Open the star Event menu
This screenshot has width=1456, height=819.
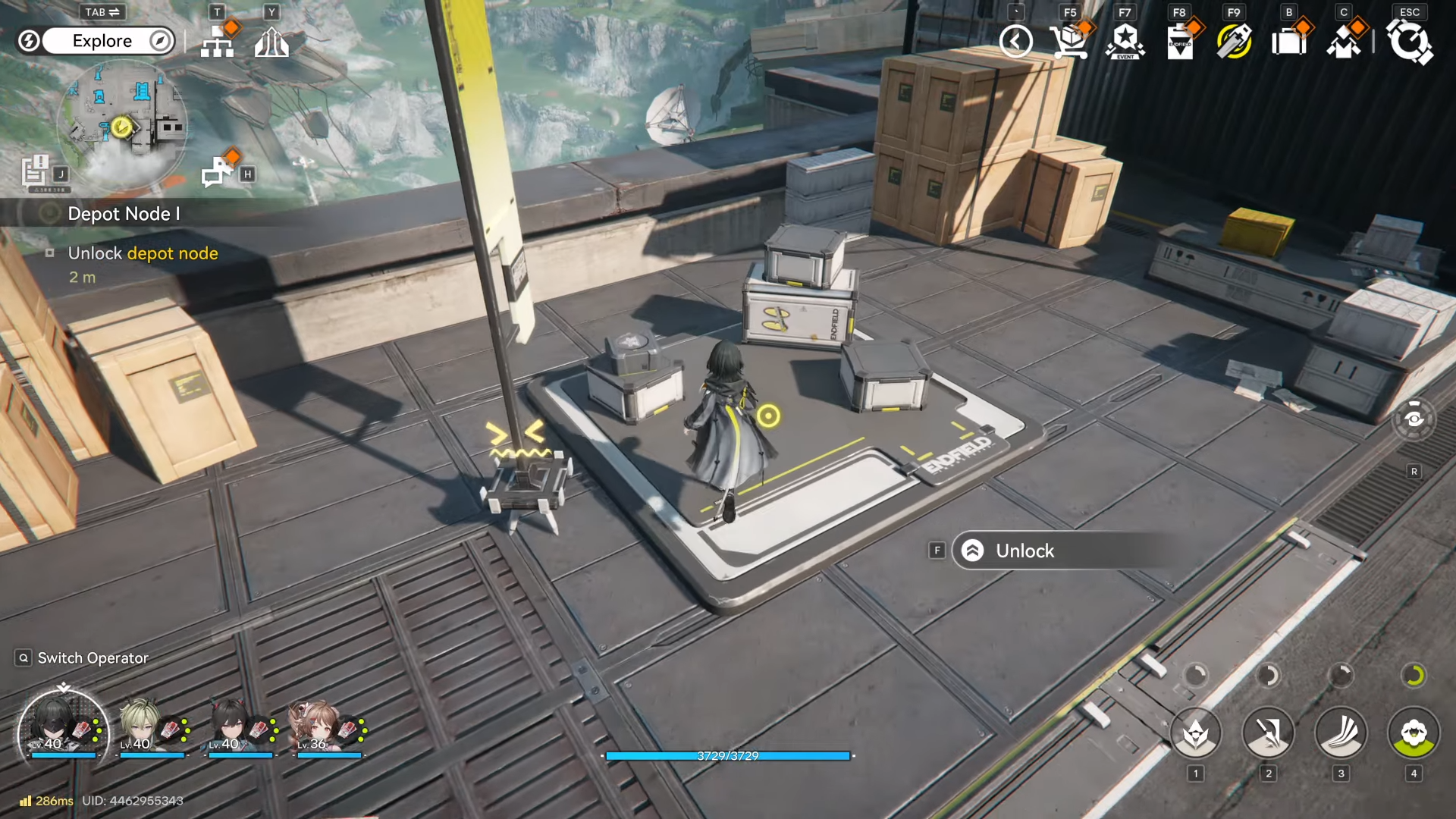point(1125,42)
